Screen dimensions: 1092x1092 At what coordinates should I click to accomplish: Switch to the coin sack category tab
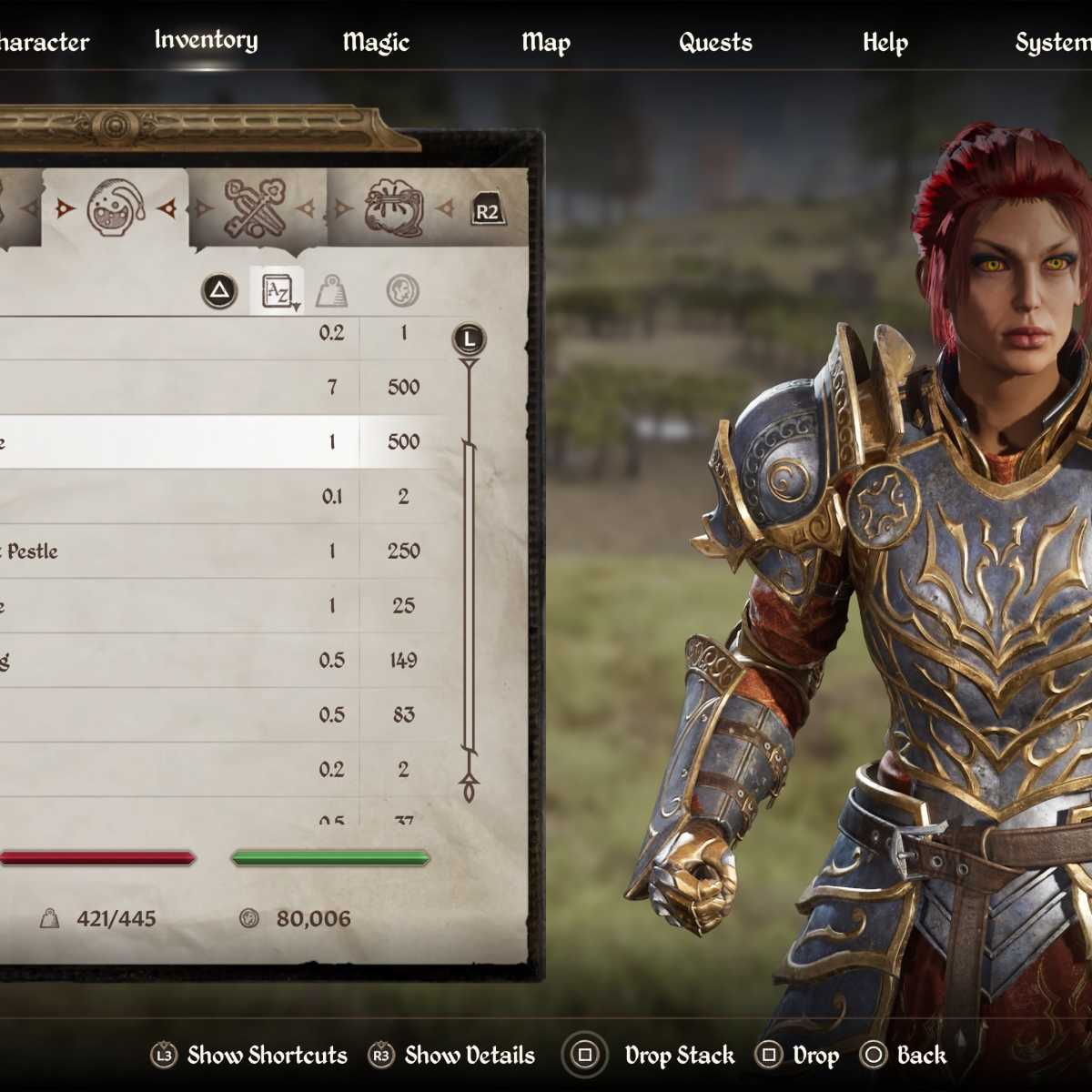click(393, 208)
